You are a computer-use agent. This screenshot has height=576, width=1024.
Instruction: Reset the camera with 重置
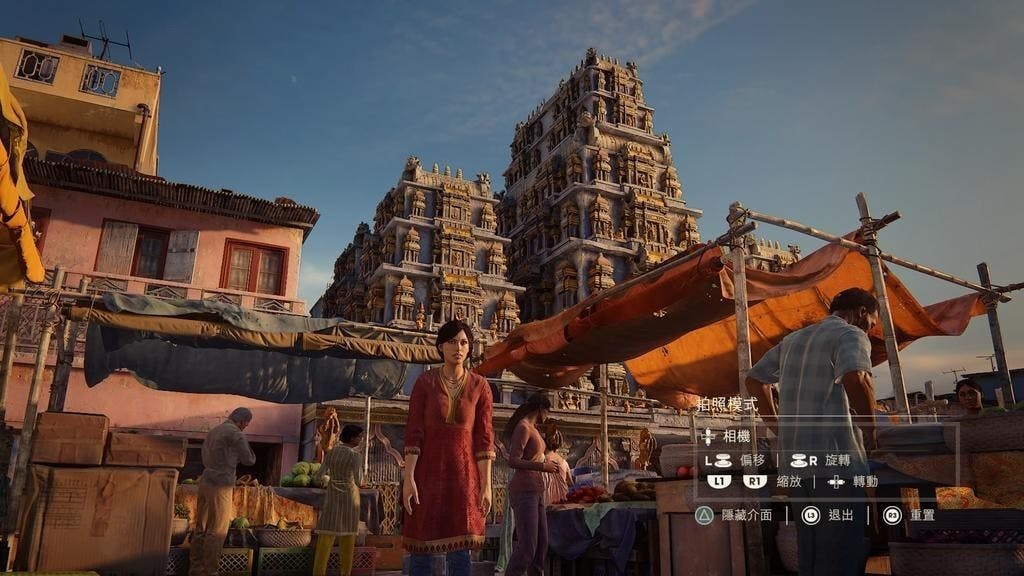(921, 515)
